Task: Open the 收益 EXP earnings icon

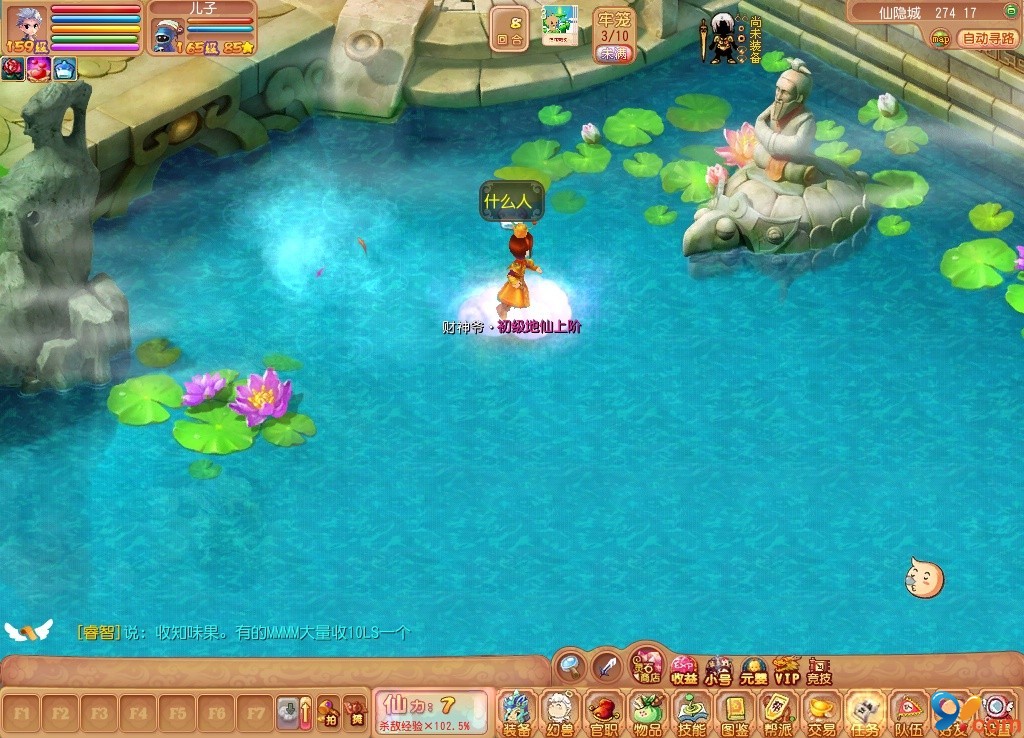Action: pos(684,670)
